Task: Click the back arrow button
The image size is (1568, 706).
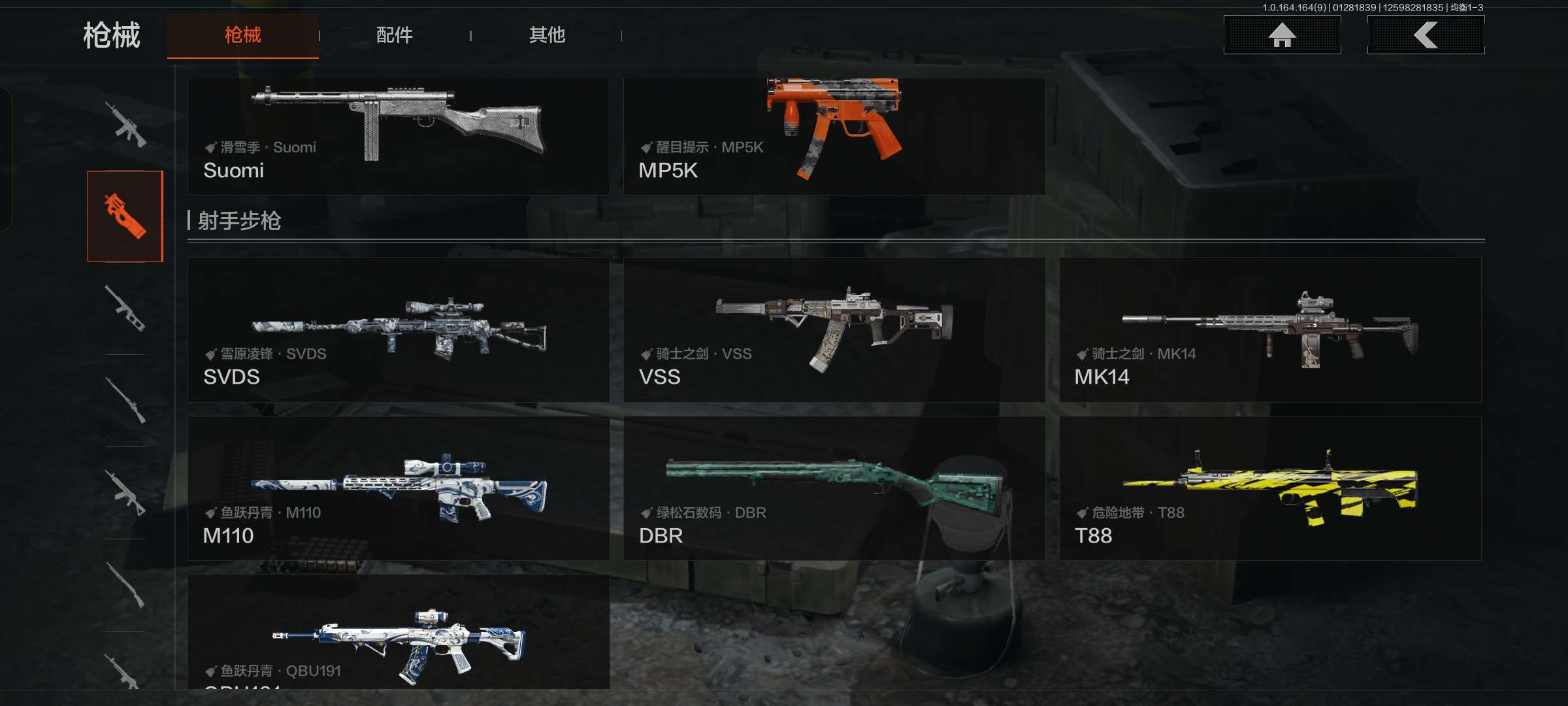Action: (x=1426, y=35)
